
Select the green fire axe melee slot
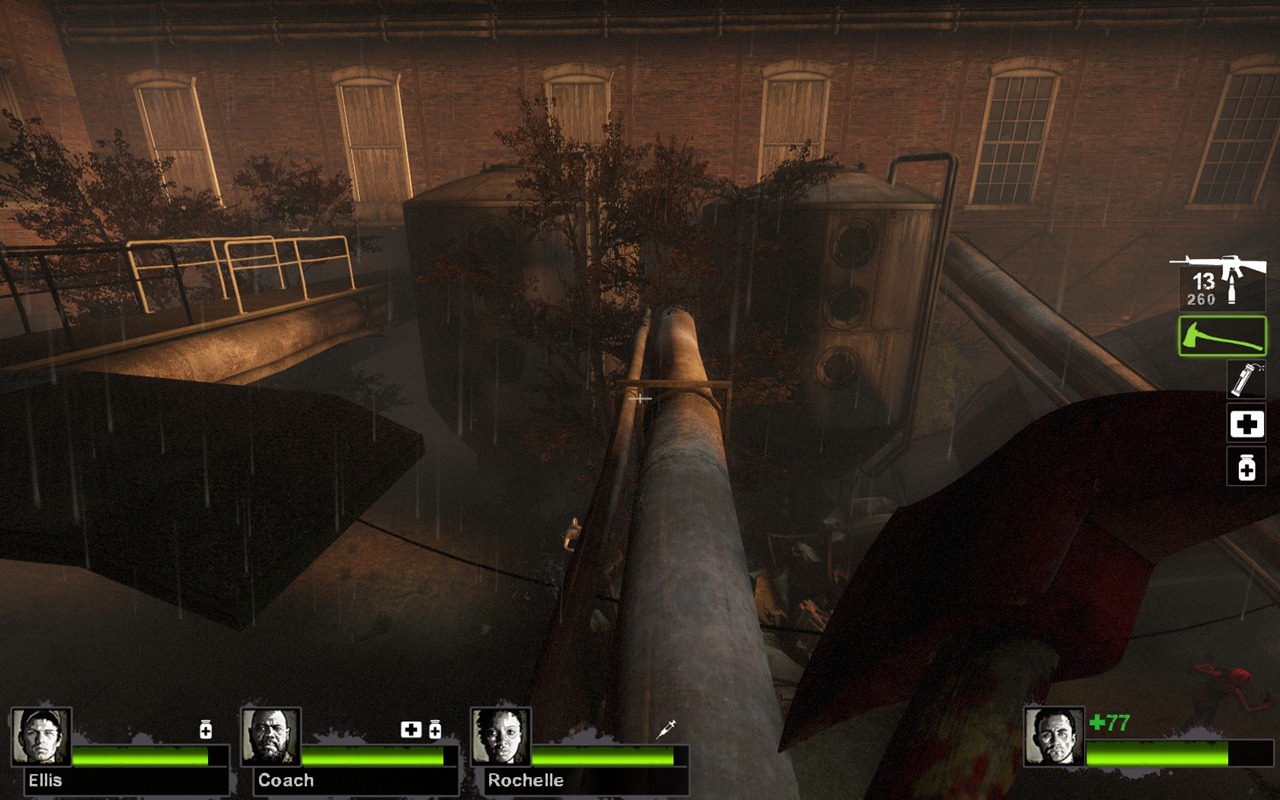click(1222, 336)
